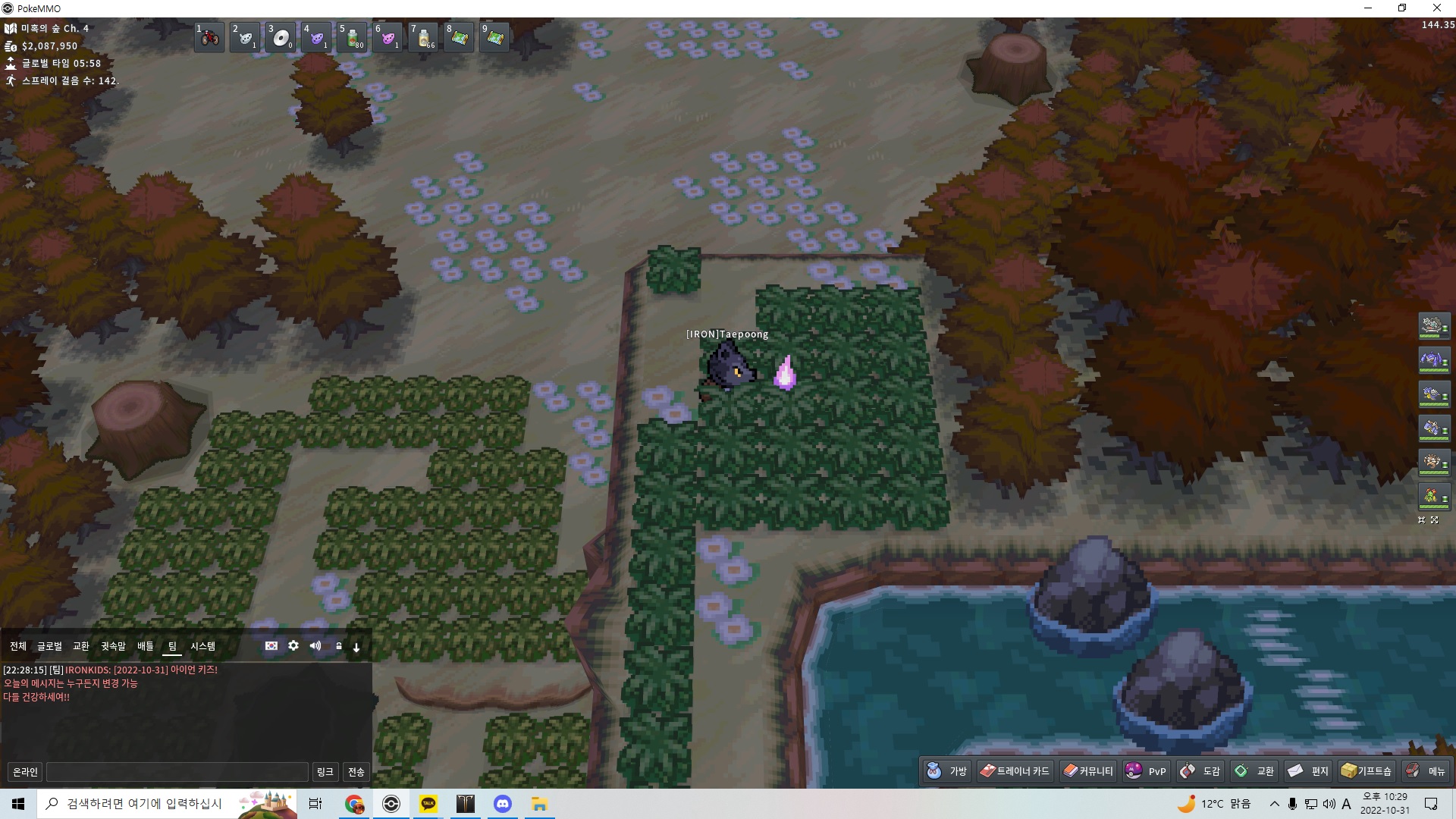Screen dimensions: 1456x819
Task: Switch to the 시스템 chat tab
Action: click(202, 646)
